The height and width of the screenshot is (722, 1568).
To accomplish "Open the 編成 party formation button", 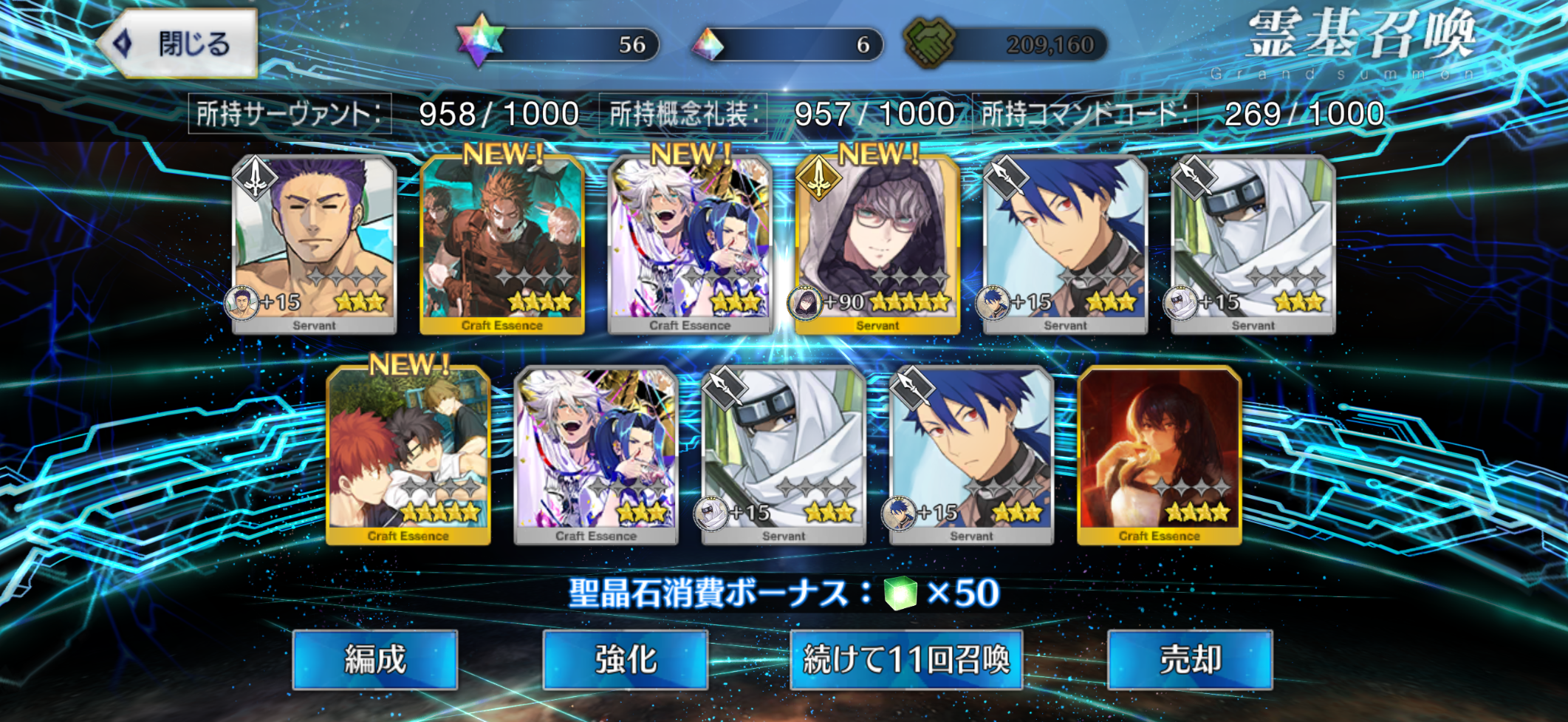I will [375, 659].
